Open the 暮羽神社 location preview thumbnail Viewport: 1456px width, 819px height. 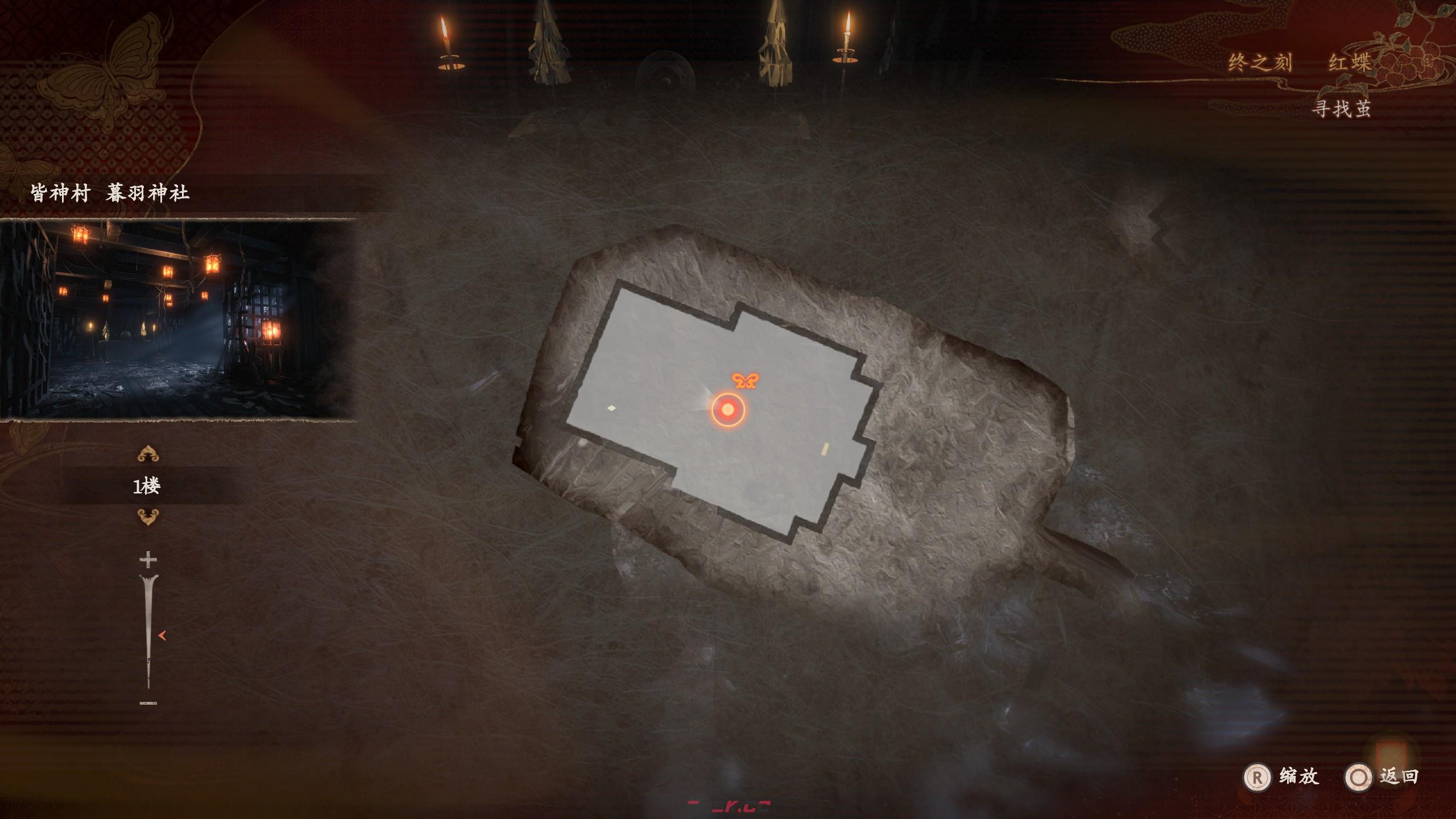177,320
